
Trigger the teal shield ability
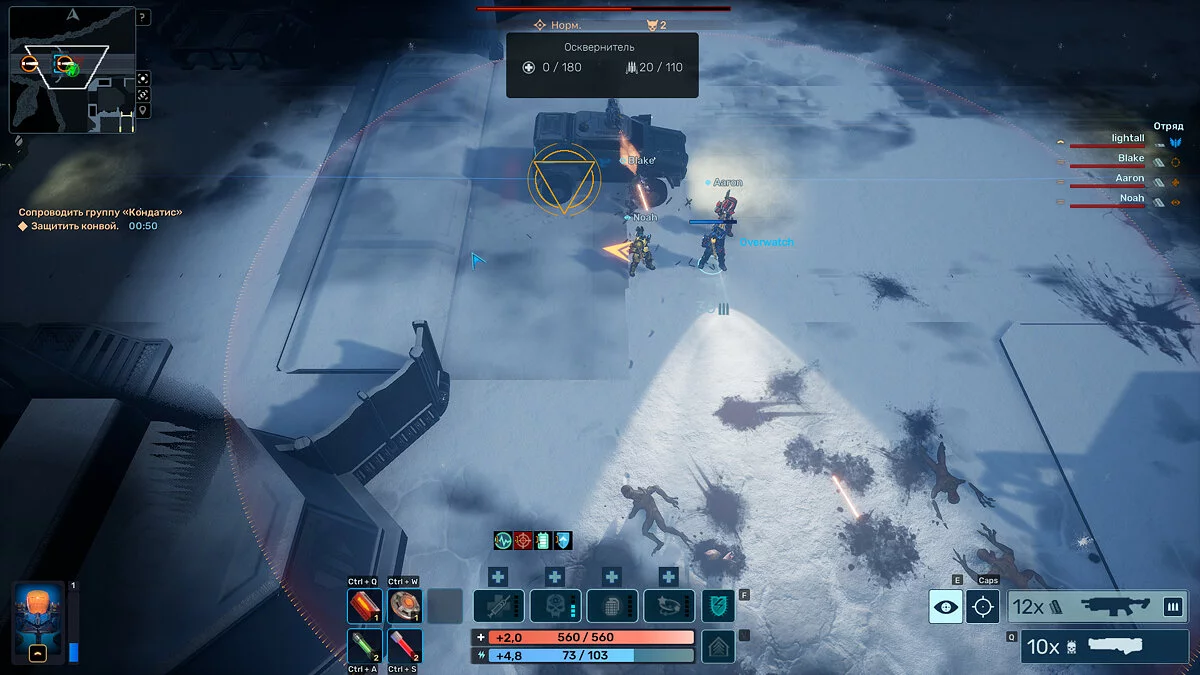[x=717, y=606]
